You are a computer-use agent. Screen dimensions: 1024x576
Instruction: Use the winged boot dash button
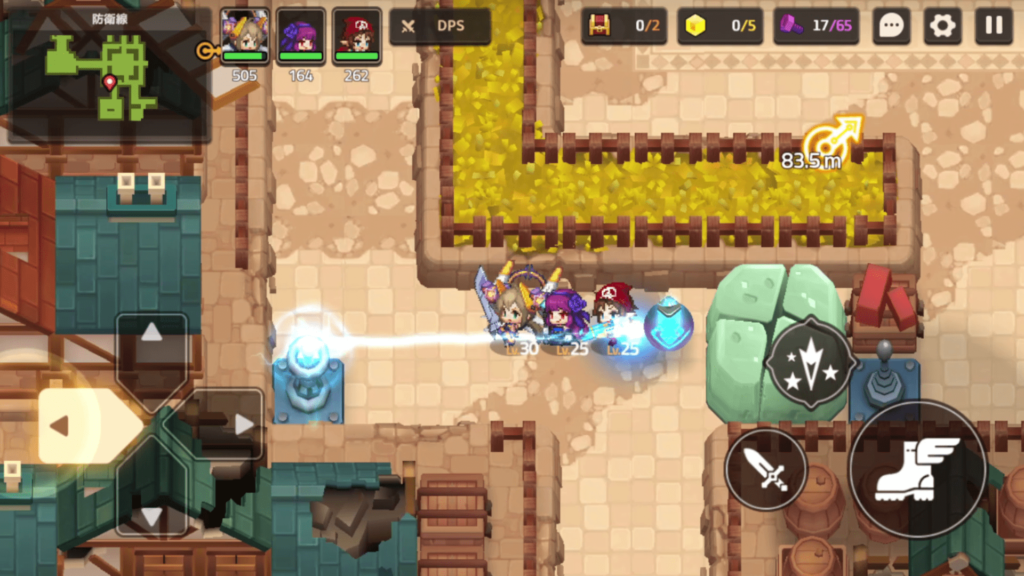(x=917, y=469)
